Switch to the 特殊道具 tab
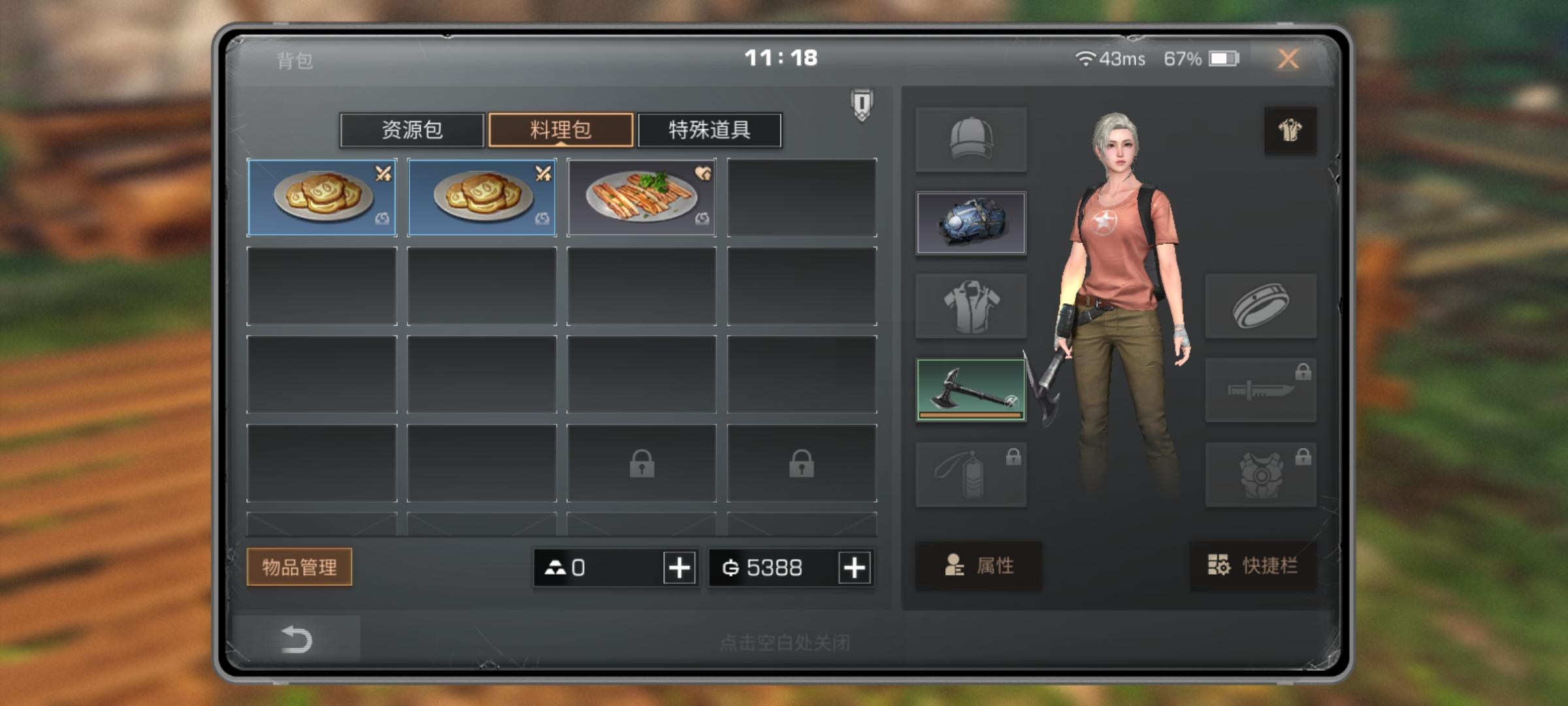Viewport: 1568px width, 706px height. [710, 130]
